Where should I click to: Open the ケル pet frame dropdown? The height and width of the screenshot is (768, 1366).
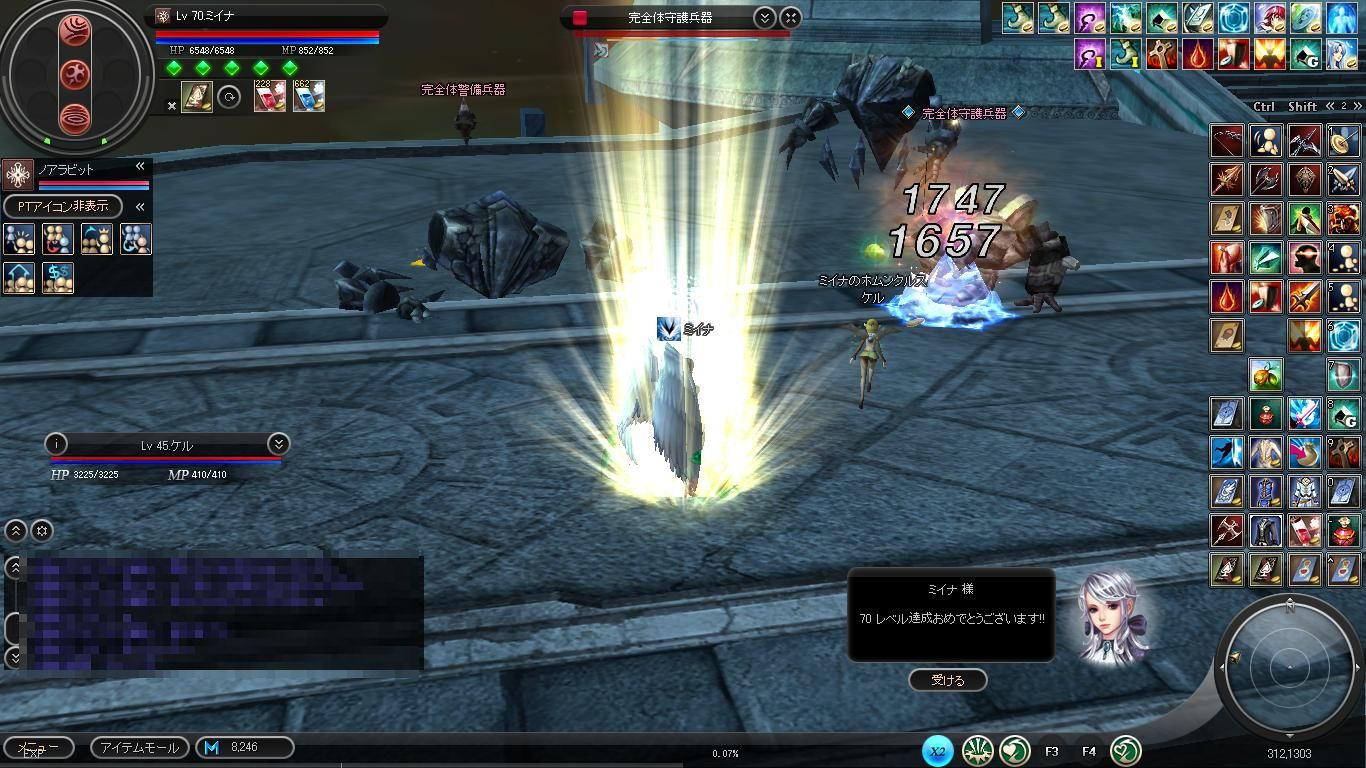pyautogui.click(x=278, y=444)
